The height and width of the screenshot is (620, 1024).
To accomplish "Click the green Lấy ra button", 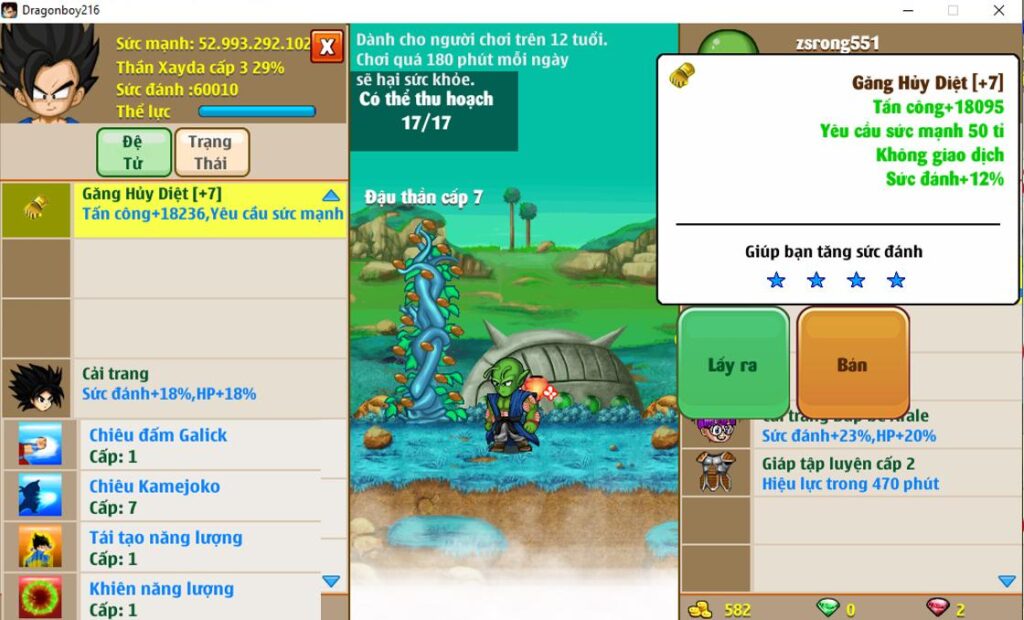I will 734,364.
